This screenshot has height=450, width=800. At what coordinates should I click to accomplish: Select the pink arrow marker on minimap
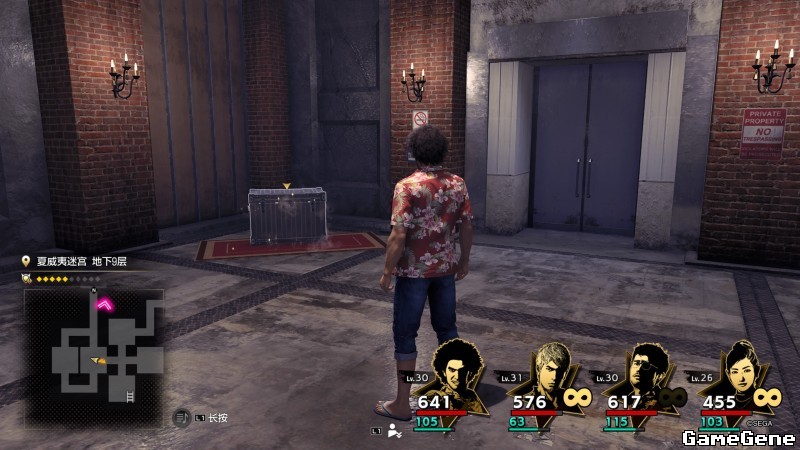tap(103, 304)
